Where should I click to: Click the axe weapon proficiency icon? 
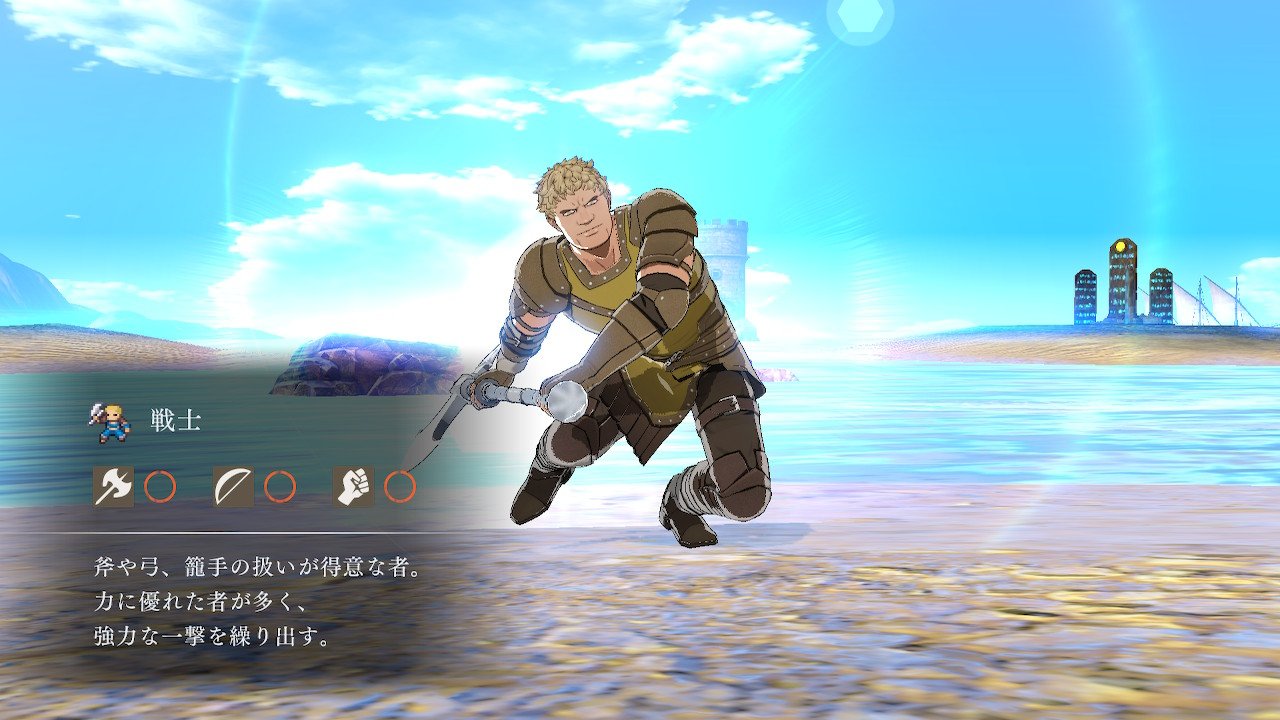tap(113, 486)
